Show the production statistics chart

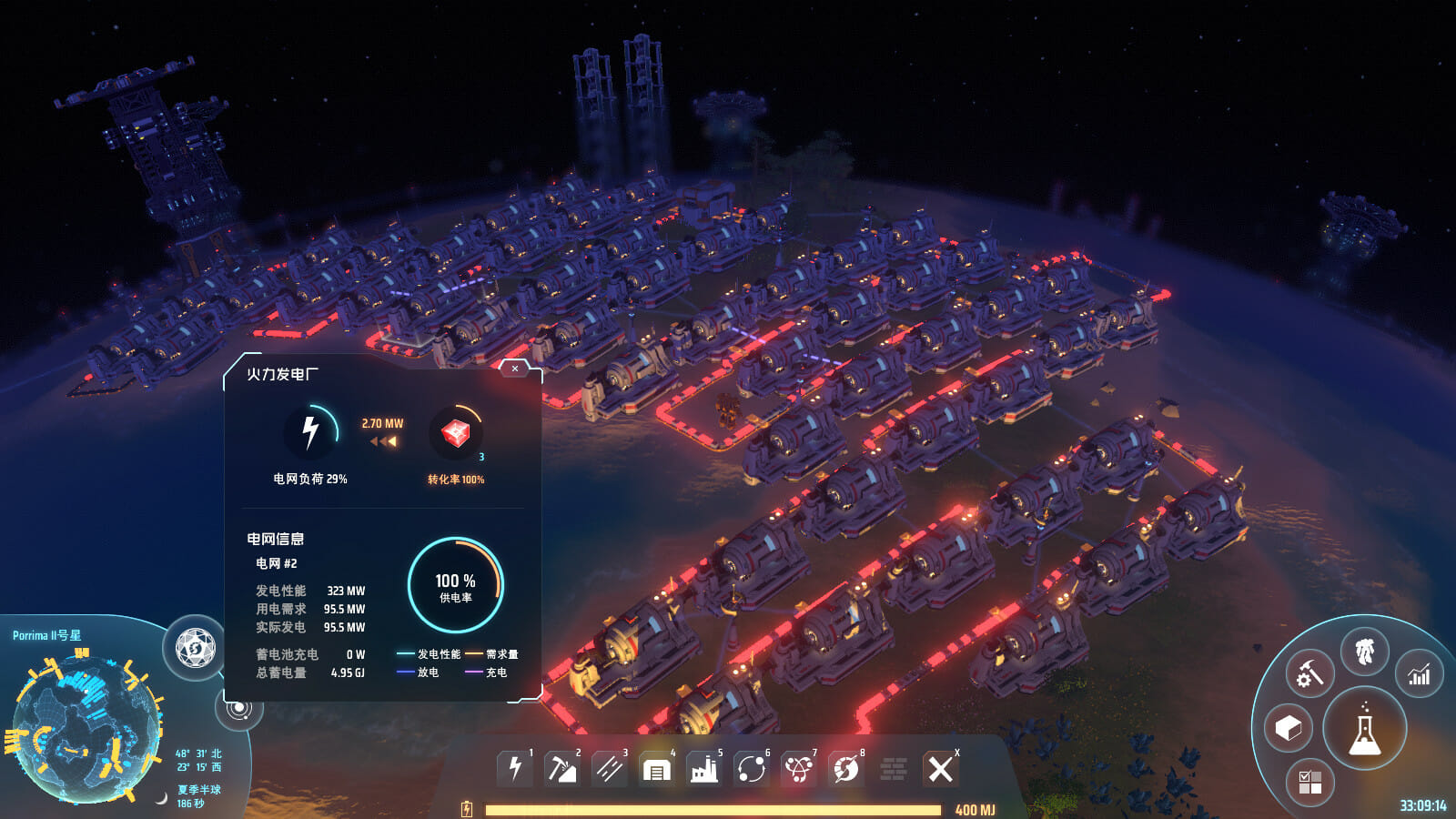(1419, 674)
